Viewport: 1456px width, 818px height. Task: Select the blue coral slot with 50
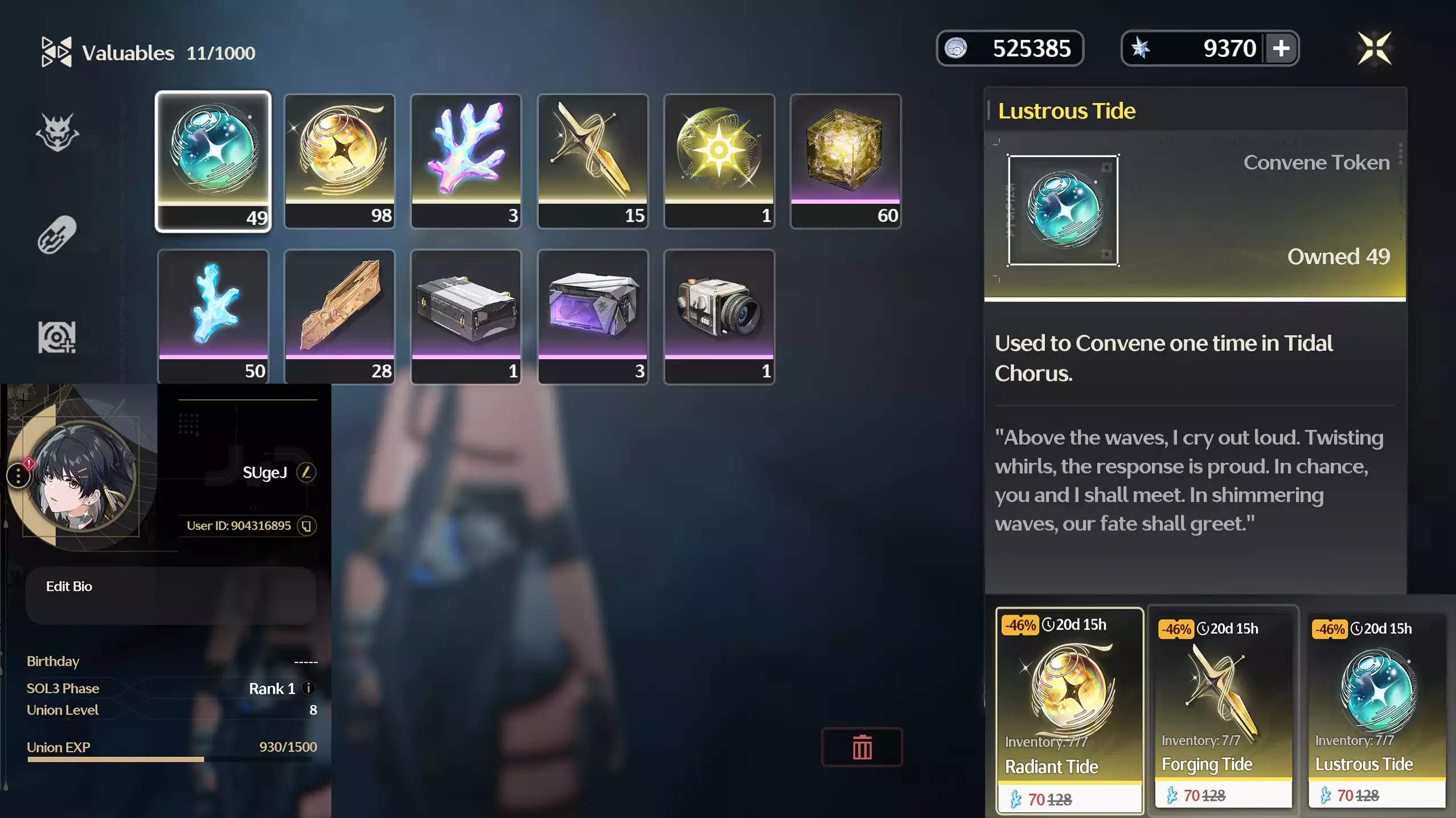click(213, 316)
